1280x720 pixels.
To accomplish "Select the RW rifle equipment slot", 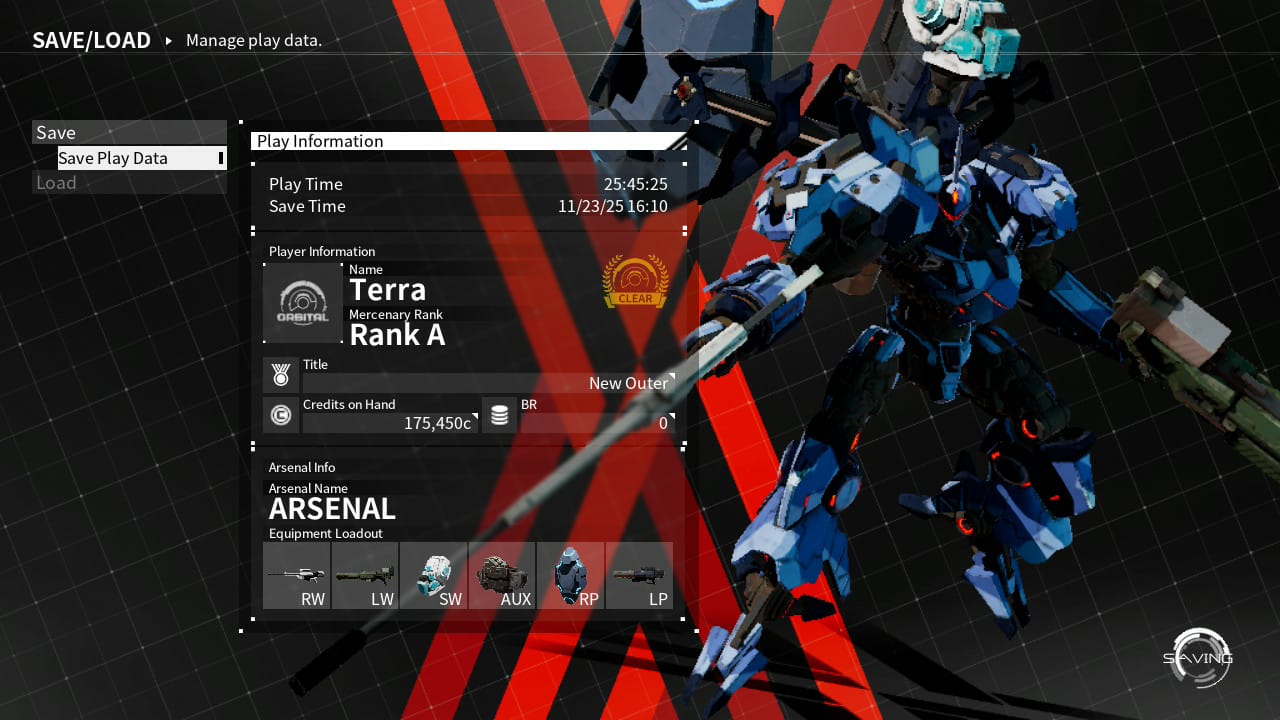I will tap(296, 576).
